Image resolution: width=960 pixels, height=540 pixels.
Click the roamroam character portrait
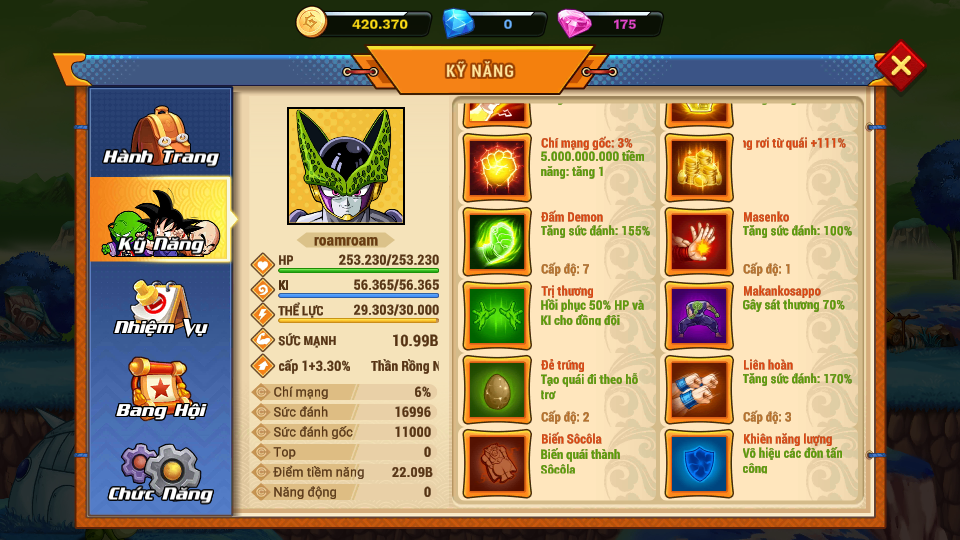tap(346, 166)
